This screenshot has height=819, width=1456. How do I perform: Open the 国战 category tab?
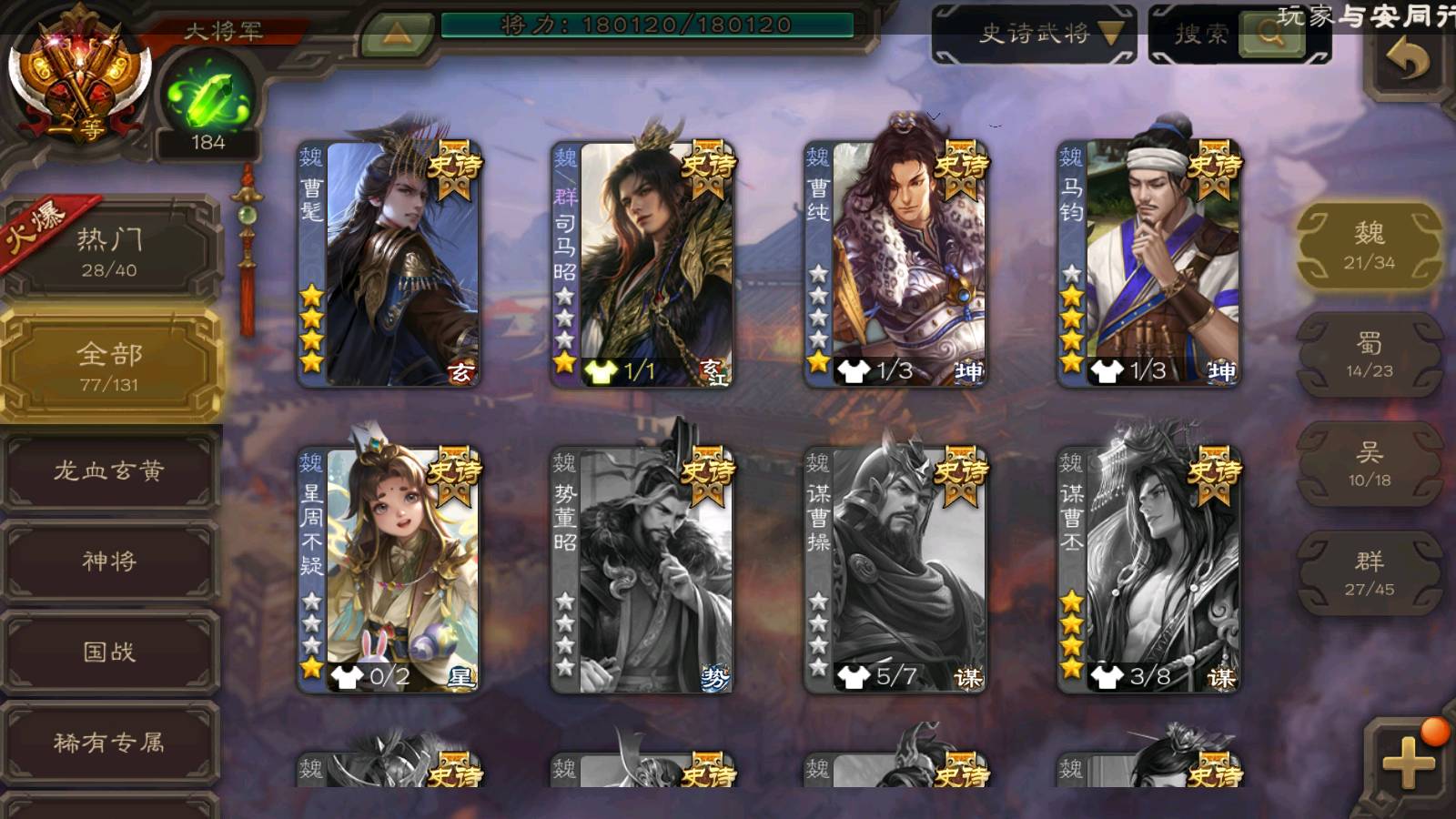(x=109, y=652)
